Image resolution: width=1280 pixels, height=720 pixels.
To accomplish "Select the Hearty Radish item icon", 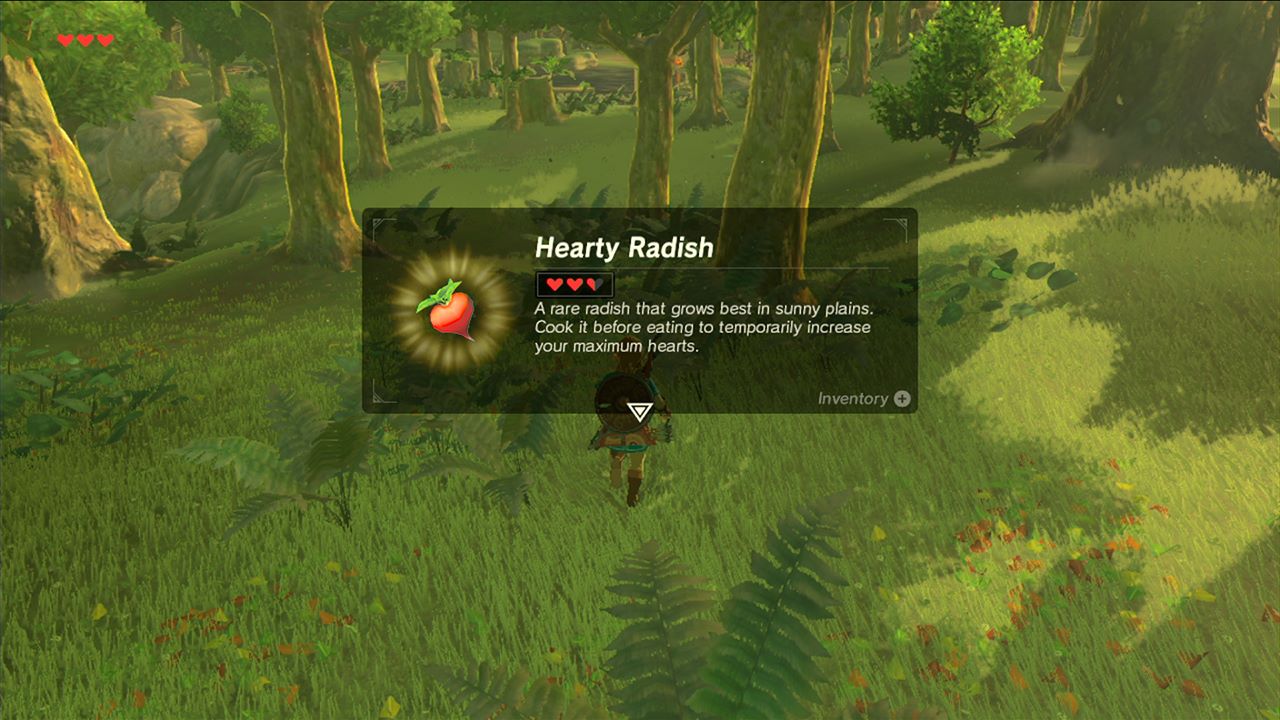I will [449, 312].
